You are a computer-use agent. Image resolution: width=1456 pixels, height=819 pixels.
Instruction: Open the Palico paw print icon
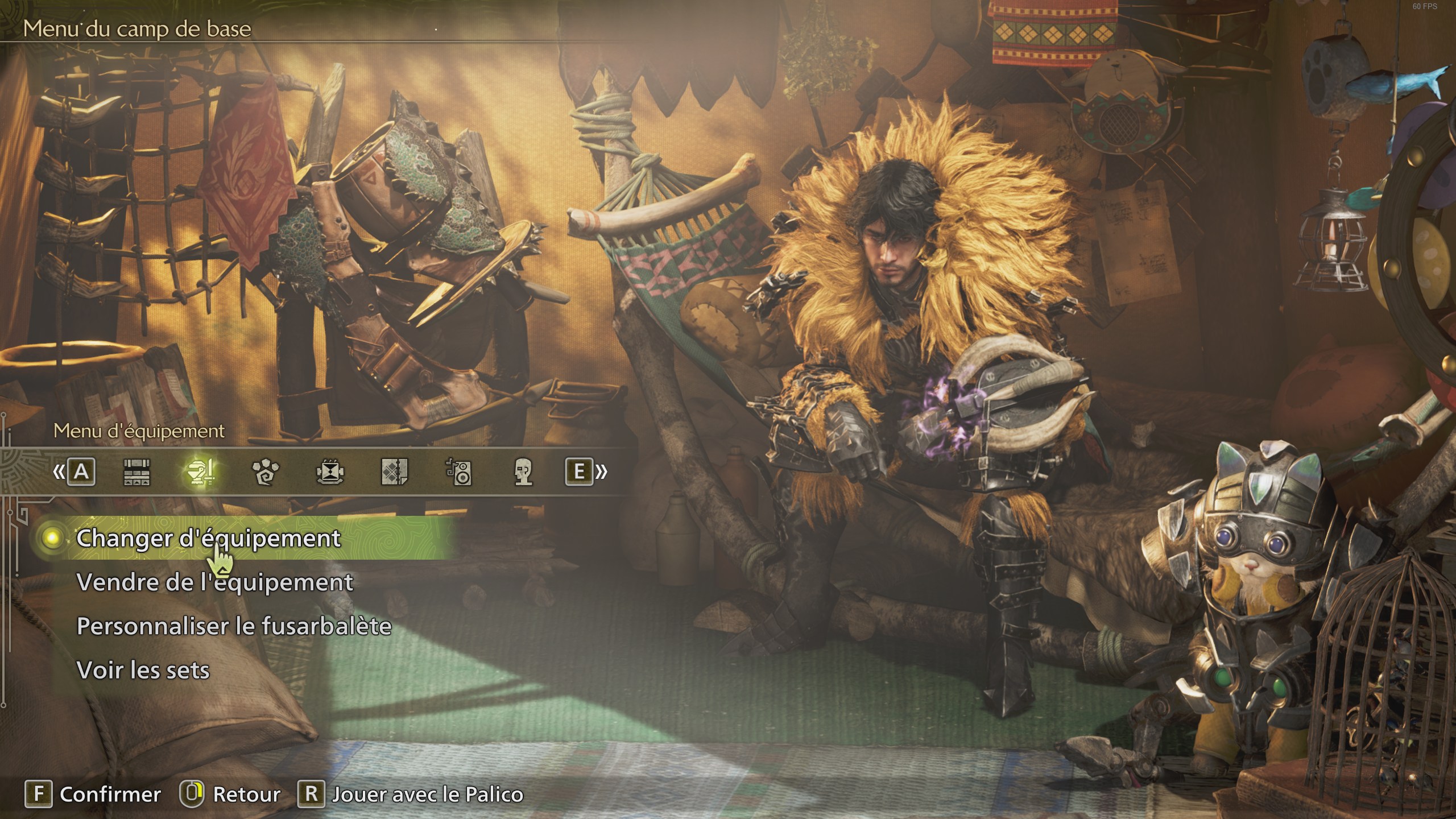pos(267,472)
